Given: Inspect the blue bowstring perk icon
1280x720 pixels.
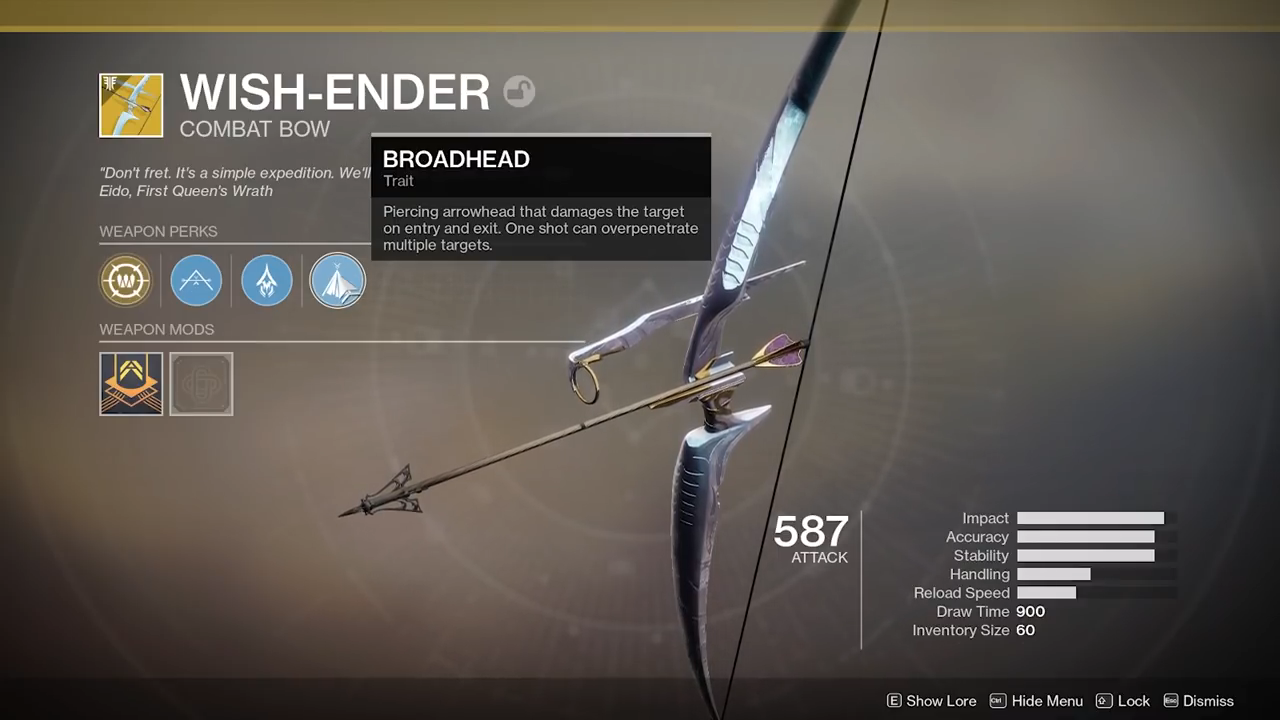Looking at the screenshot, I should point(196,281).
